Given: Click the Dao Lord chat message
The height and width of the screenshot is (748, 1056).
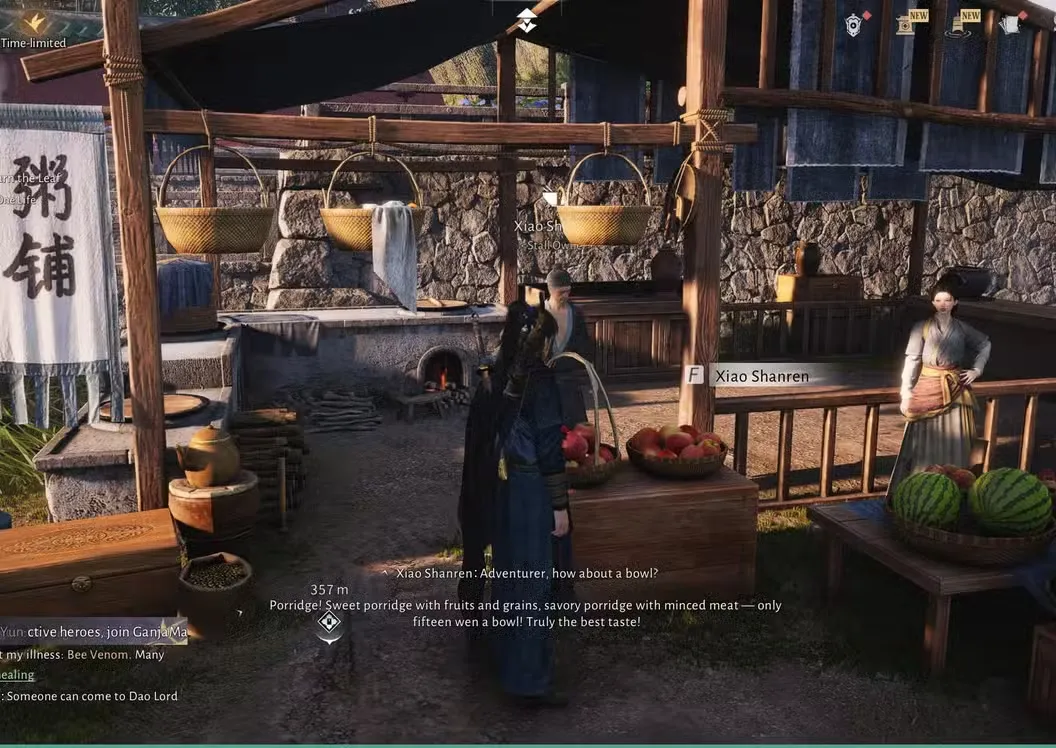Looking at the screenshot, I should point(91,696).
